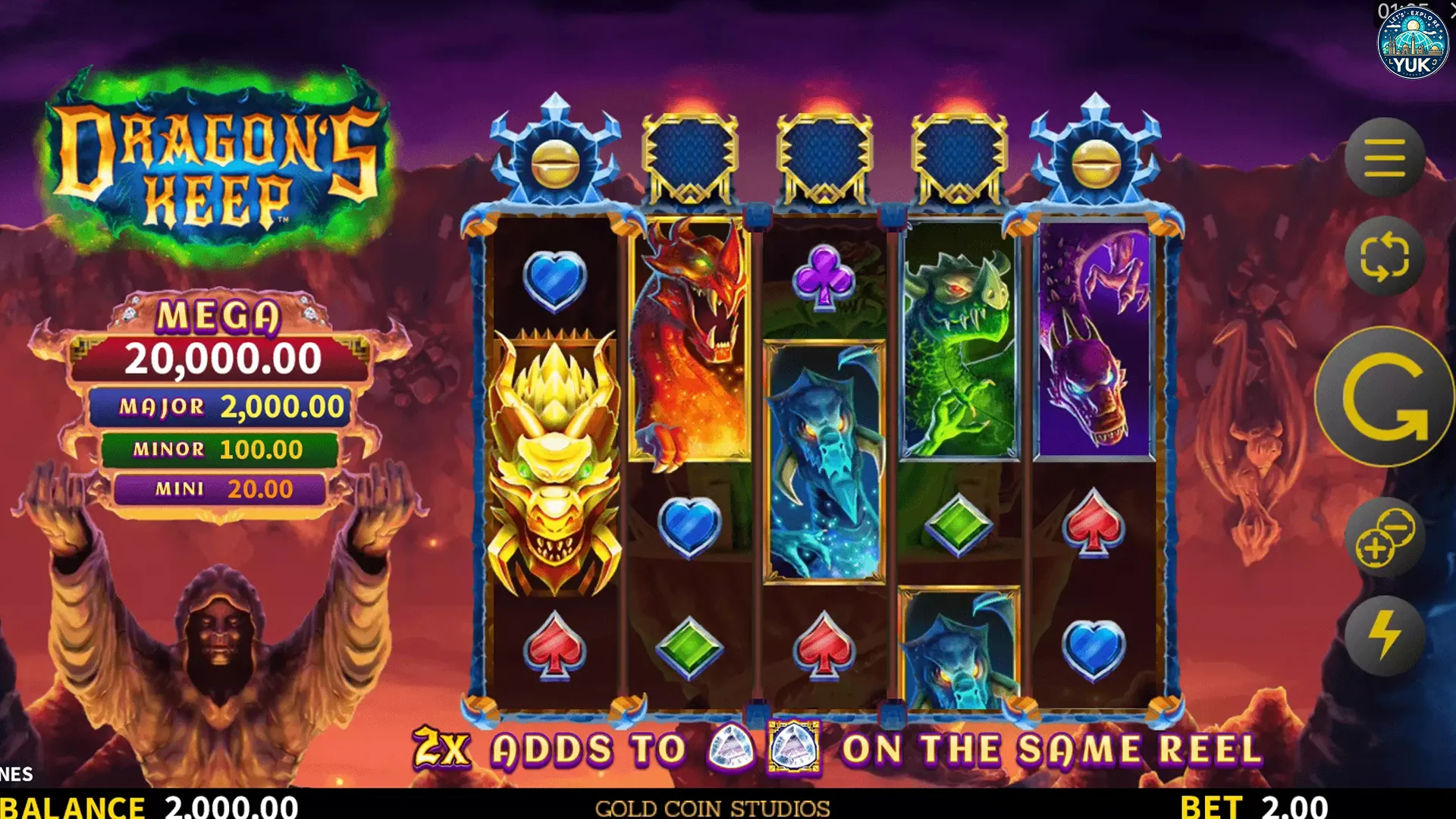Click the autoplay spin loop icon
Viewport: 1456px width, 819px height.
1385,258
